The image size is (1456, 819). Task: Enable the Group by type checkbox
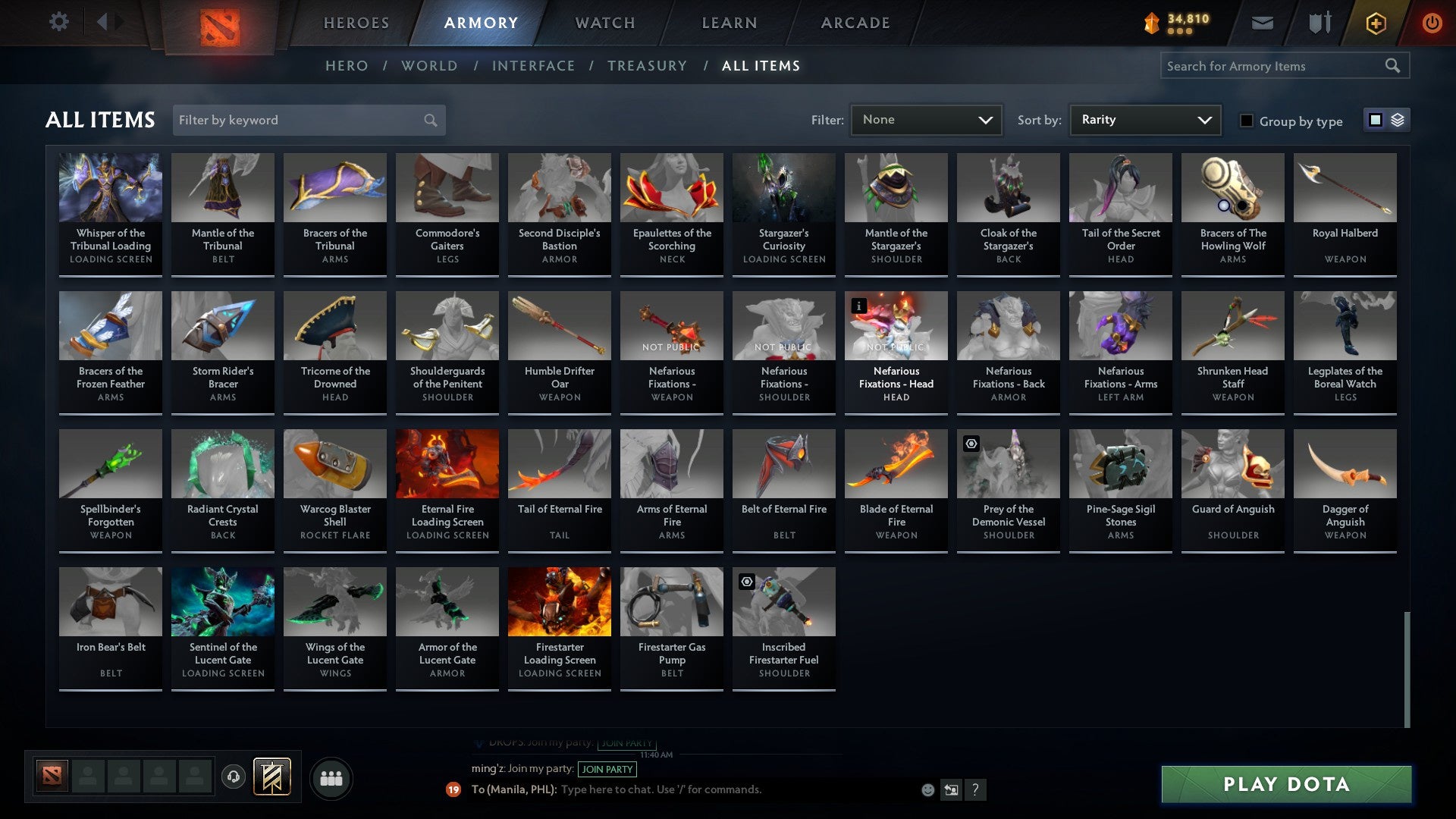pos(1247,120)
